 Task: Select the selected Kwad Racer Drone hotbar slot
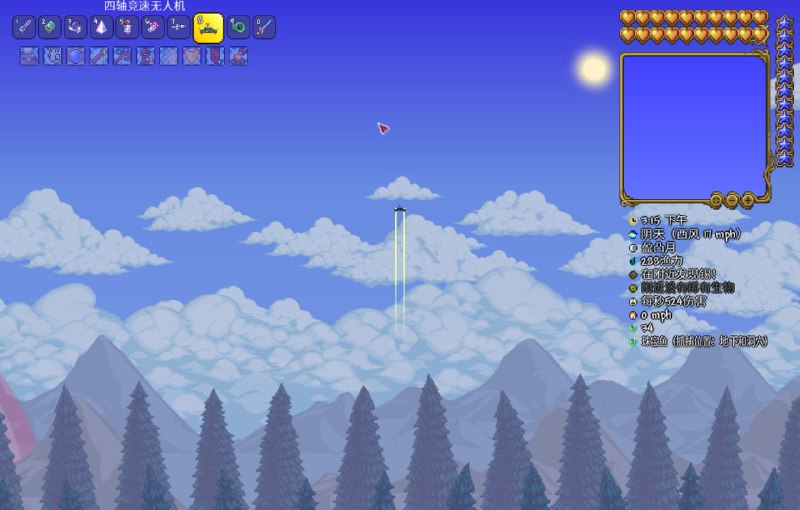(208, 28)
